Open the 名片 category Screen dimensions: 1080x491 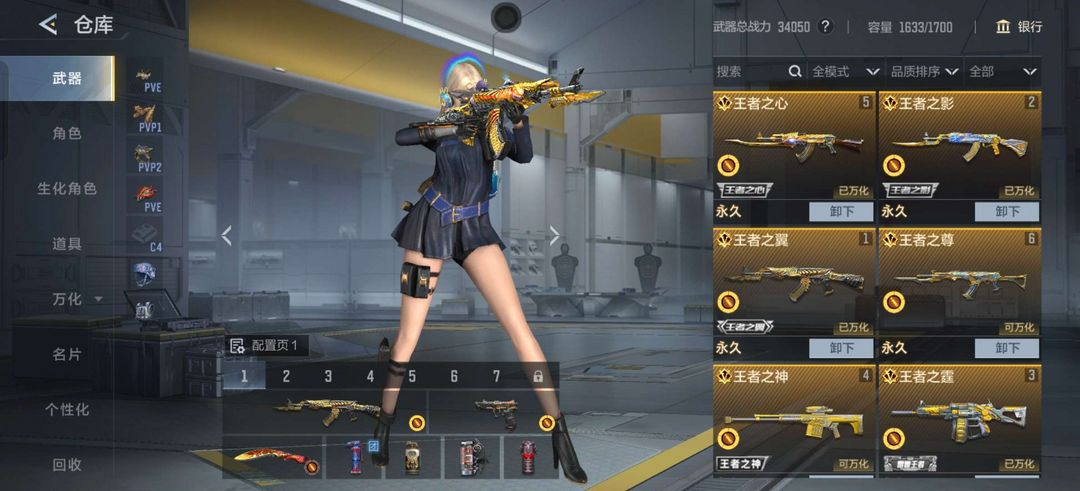tap(67, 354)
